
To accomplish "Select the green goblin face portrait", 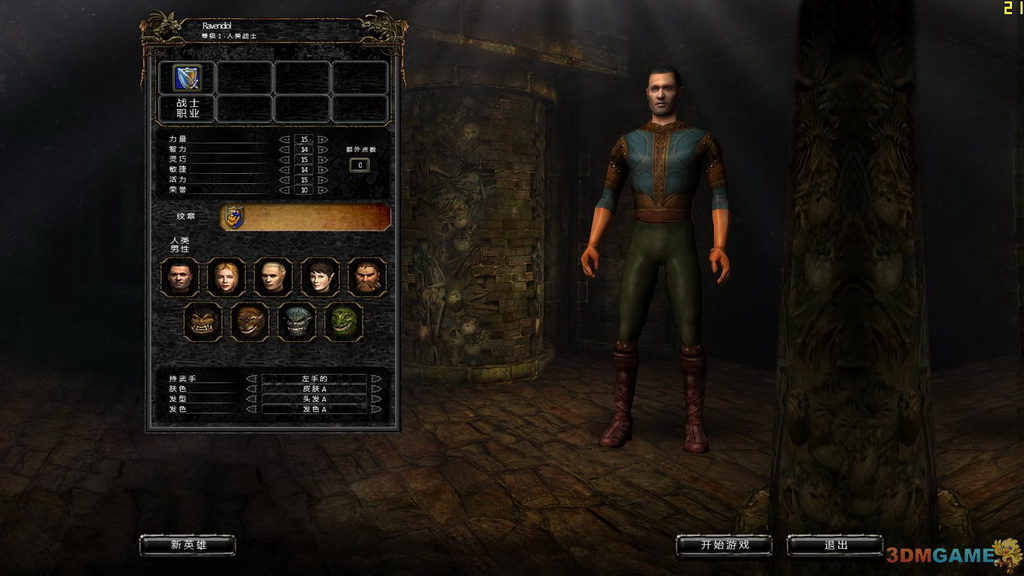I will pyautogui.click(x=344, y=321).
